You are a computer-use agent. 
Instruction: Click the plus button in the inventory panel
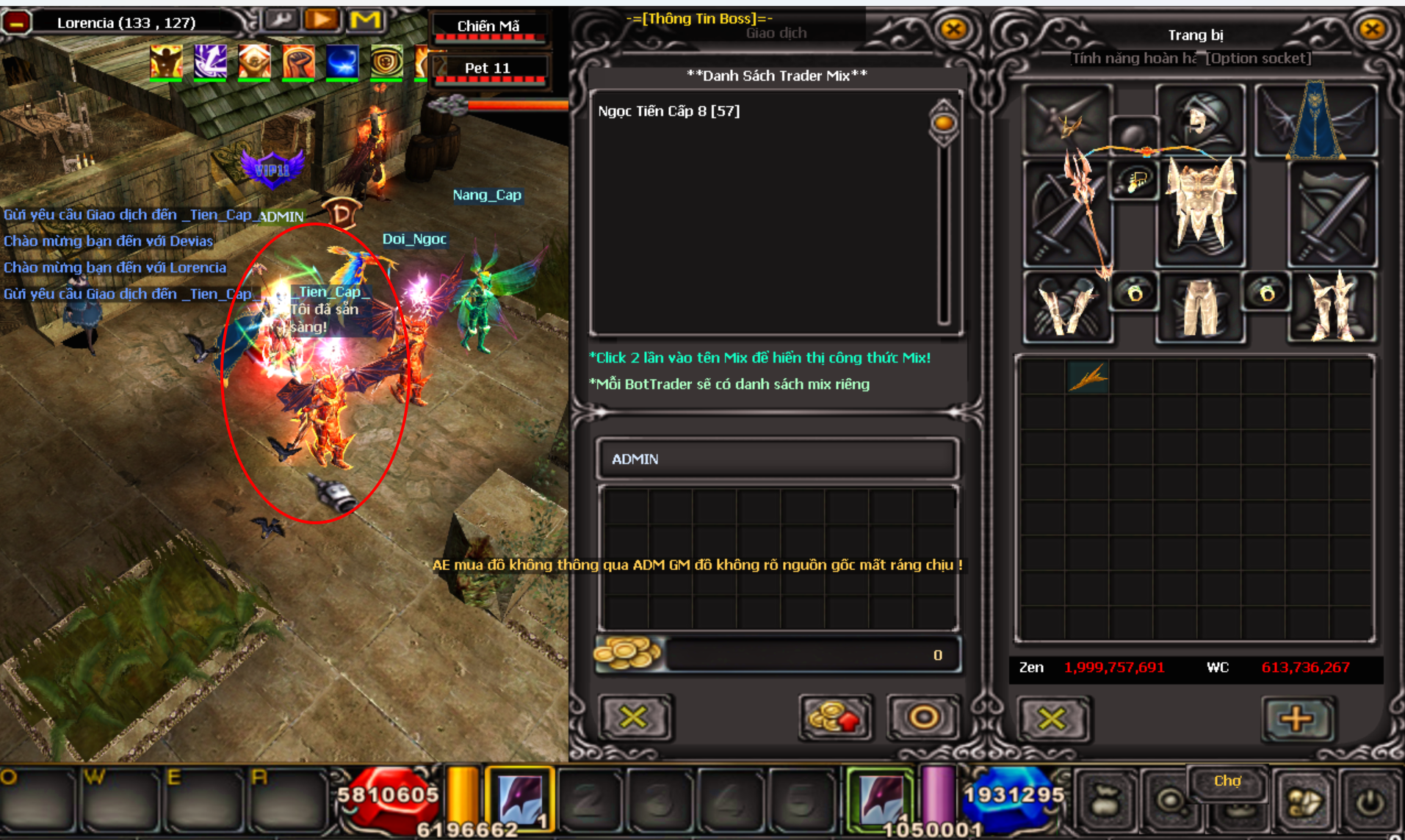click(x=1296, y=718)
